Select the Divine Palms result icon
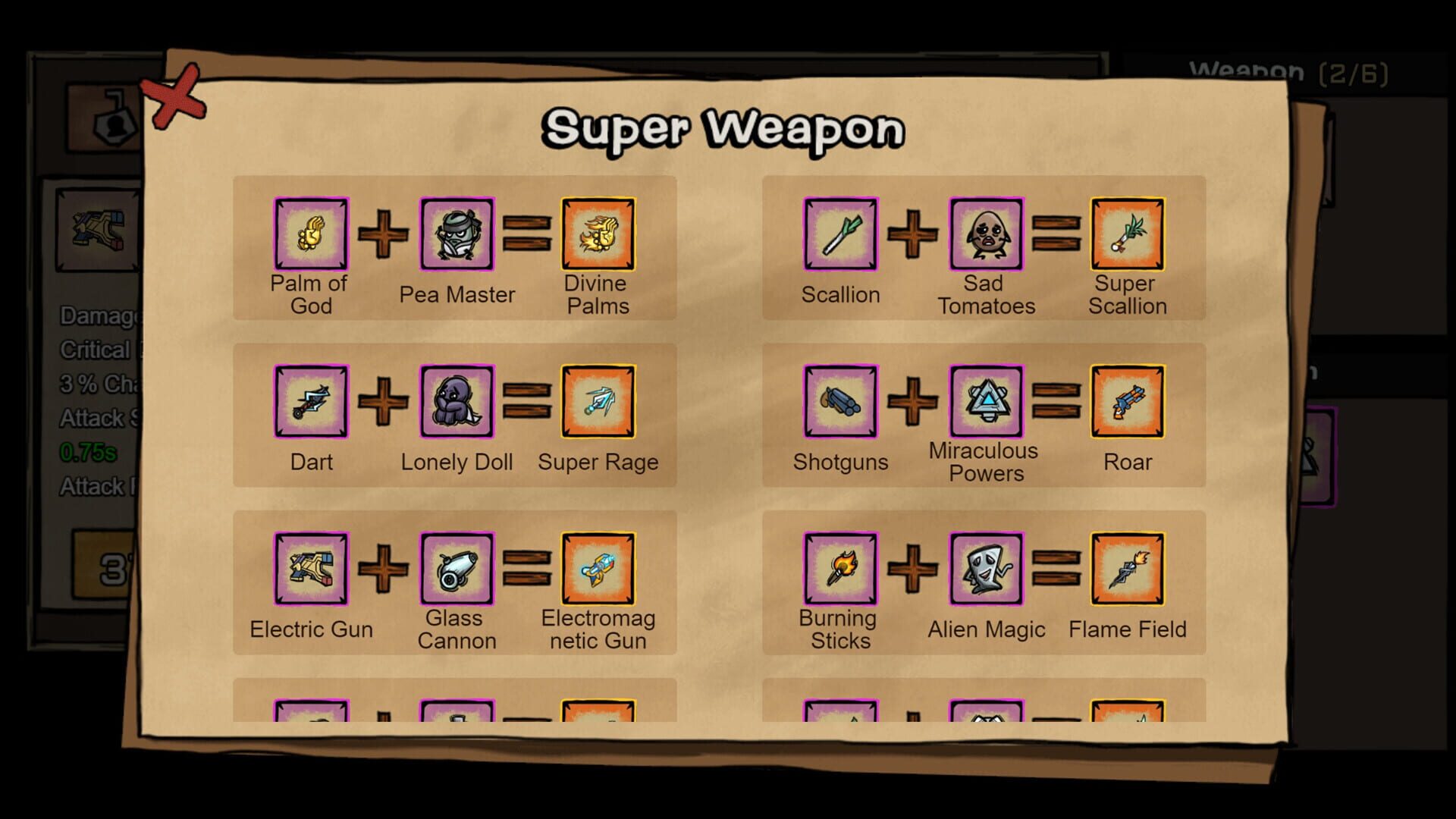 (x=598, y=234)
